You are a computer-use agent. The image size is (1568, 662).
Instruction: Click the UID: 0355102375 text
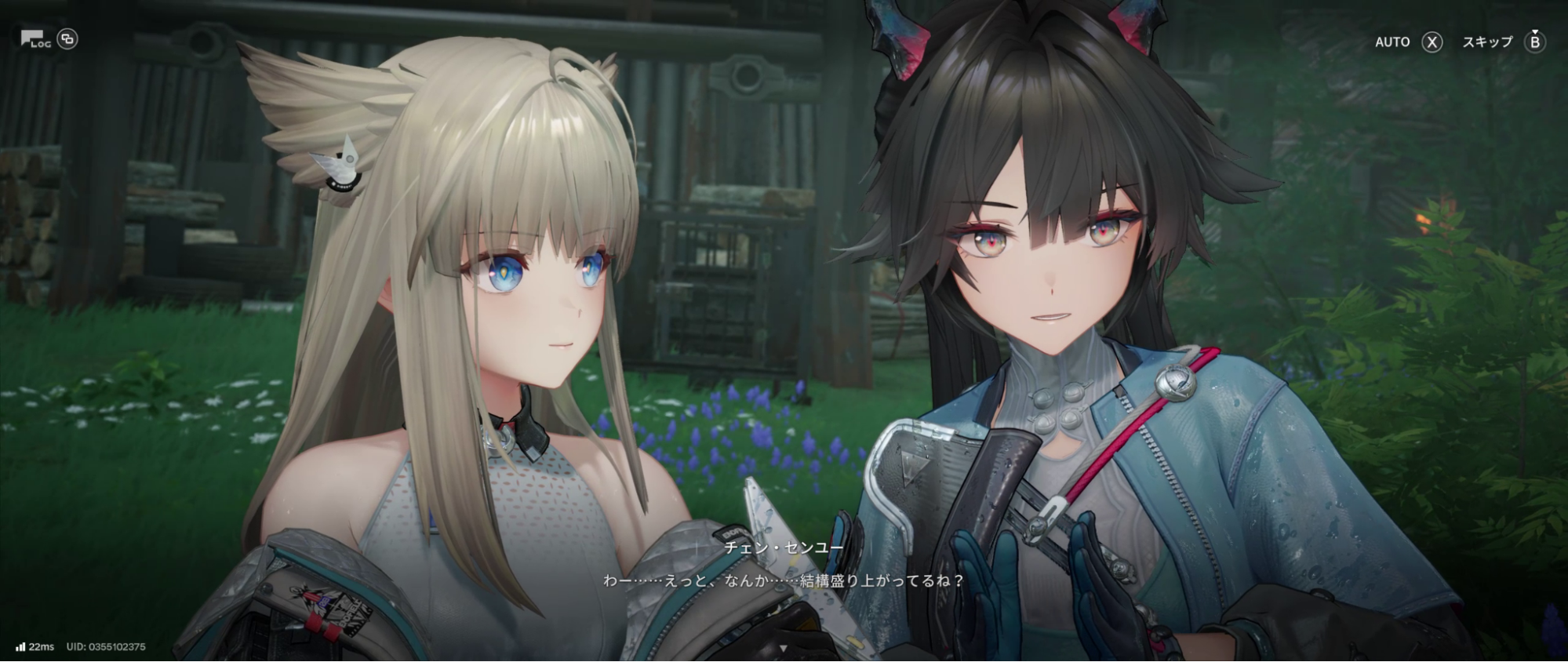pyautogui.click(x=111, y=646)
